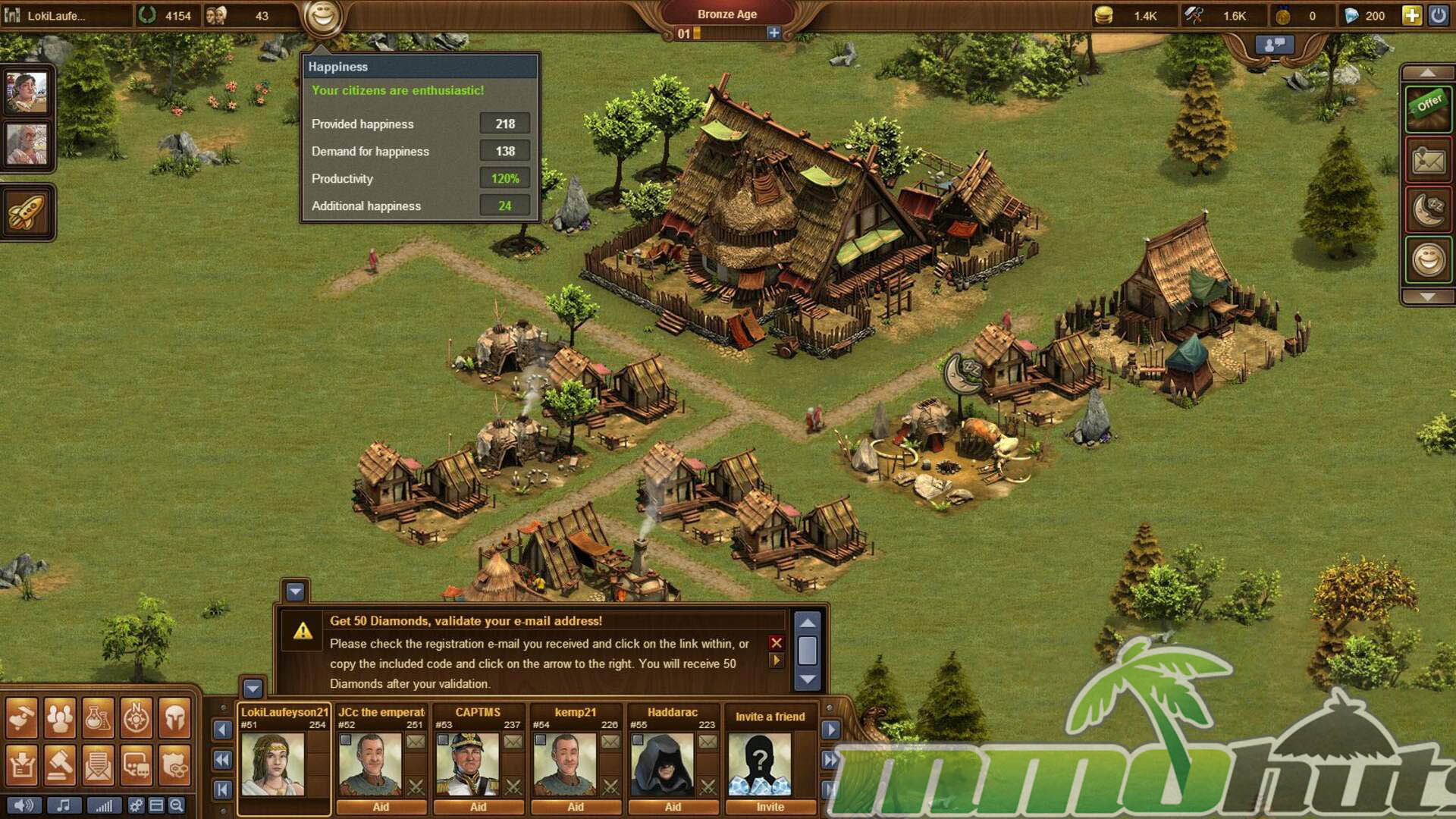Screen dimensions: 1456x819
Task: Add forge points with plus button
Action: coord(773,33)
